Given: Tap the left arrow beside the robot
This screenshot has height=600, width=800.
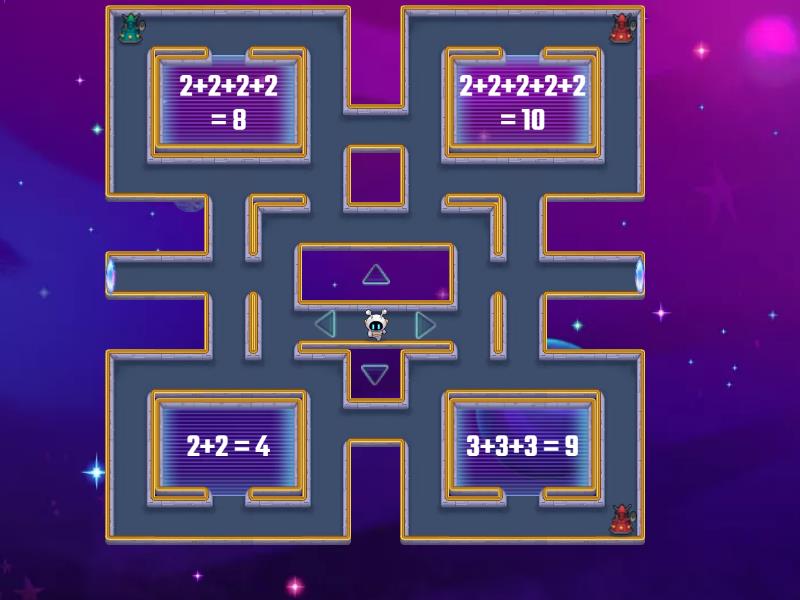Looking at the screenshot, I should point(325,324).
